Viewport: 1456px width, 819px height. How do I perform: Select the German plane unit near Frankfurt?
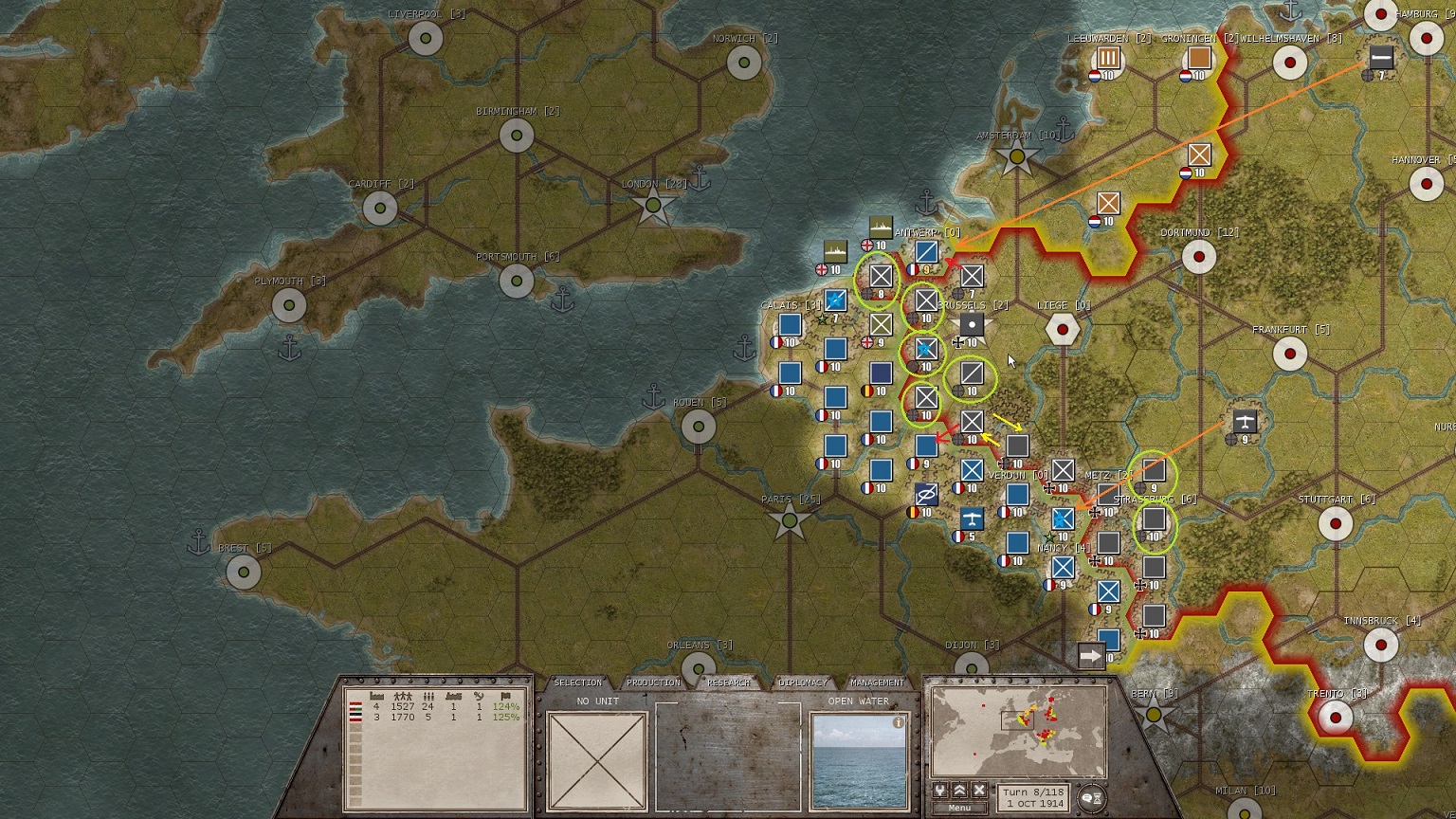coord(1245,422)
